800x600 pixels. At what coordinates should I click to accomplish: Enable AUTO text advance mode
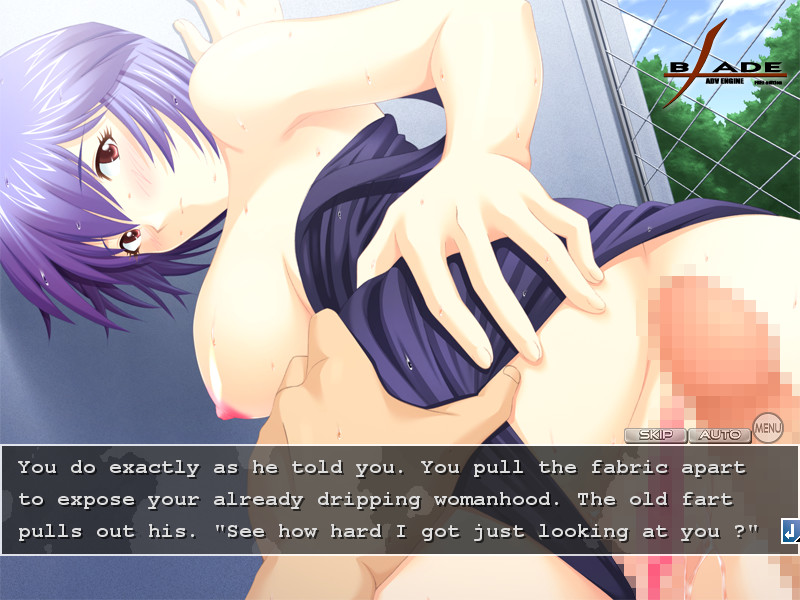[x=719, y=435]
